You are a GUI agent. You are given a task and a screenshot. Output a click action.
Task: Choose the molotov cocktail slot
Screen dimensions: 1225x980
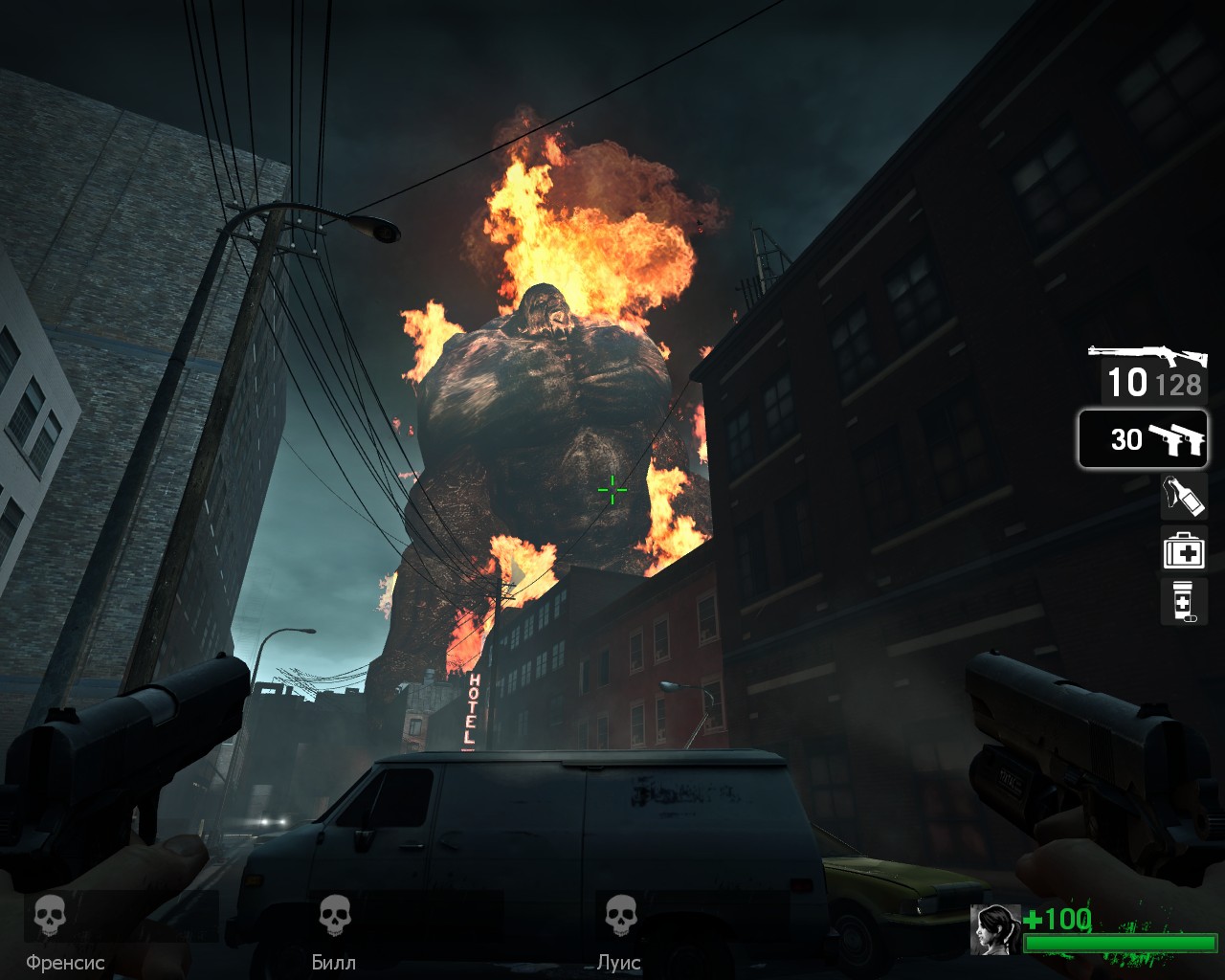[x=1183, y=496]
